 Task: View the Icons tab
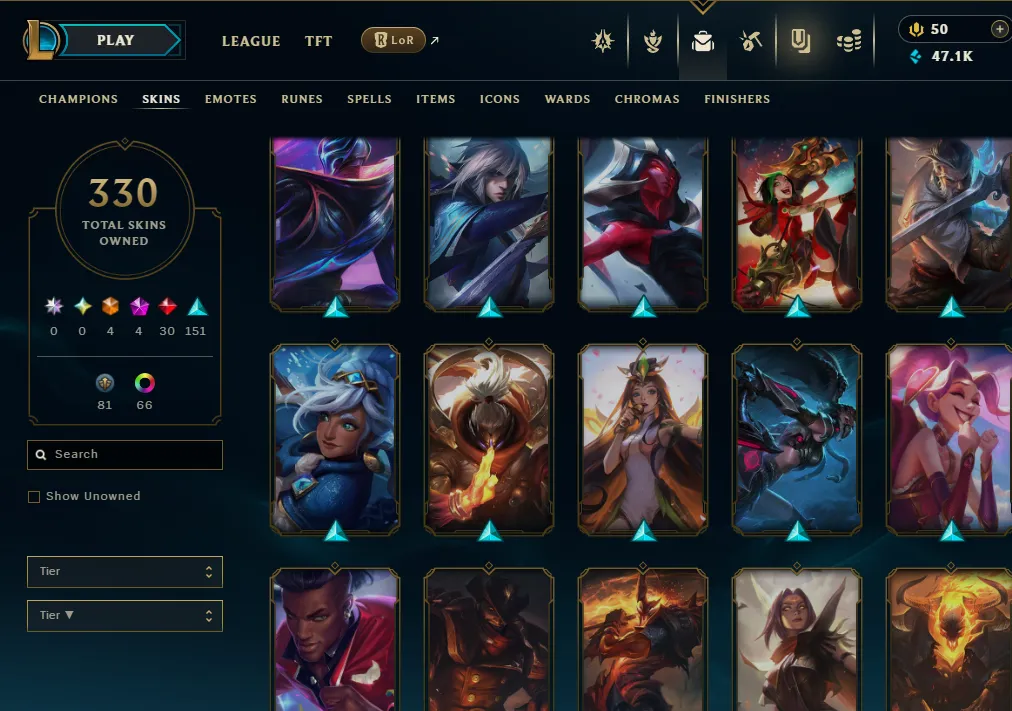coord(500,99)
